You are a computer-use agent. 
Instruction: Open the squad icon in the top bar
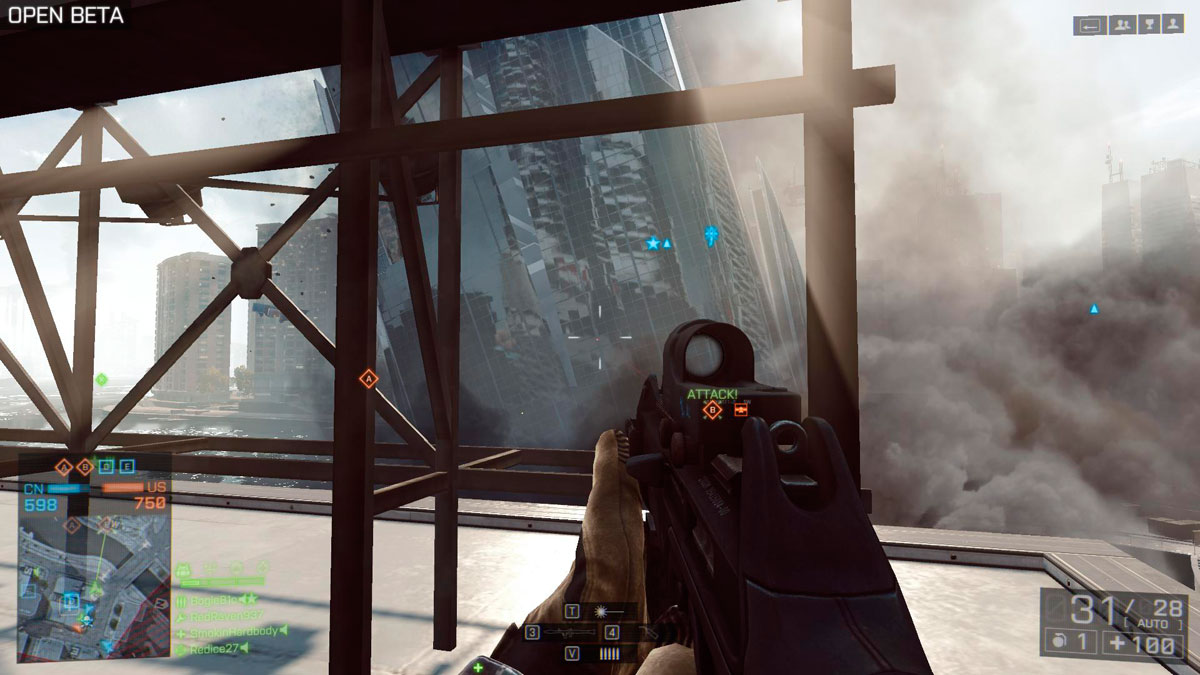1121,25
